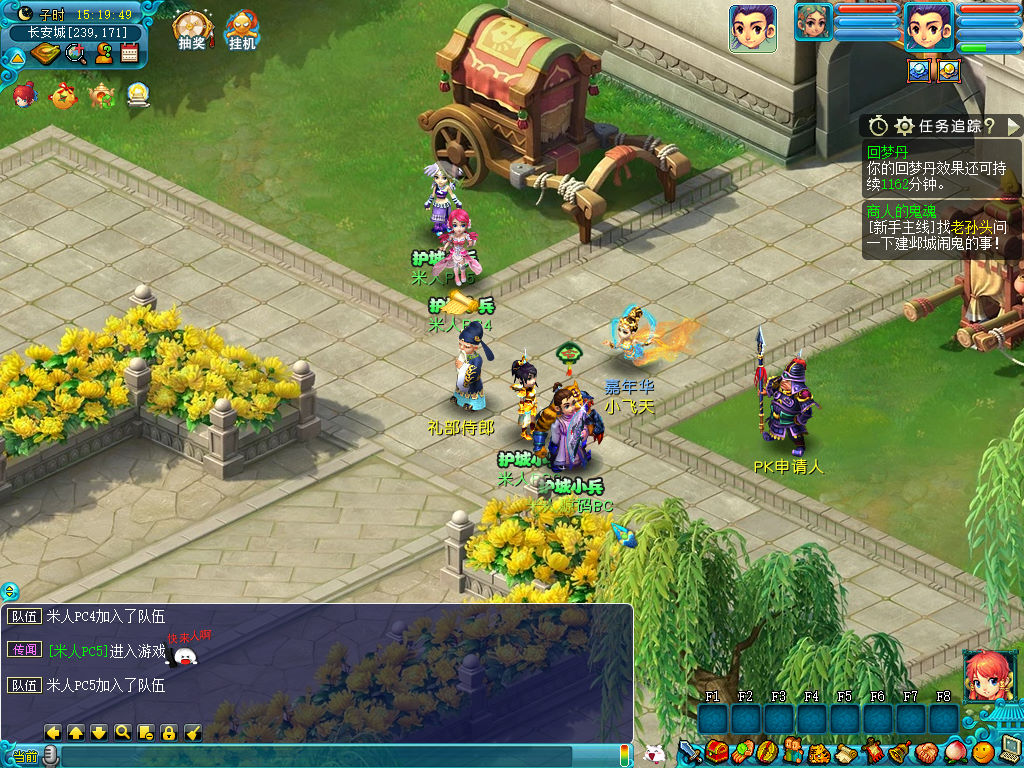This screenshot has width=1024, height=768.
Task: Select the green-haired teammate portrait
Action: tap(814, 22)
